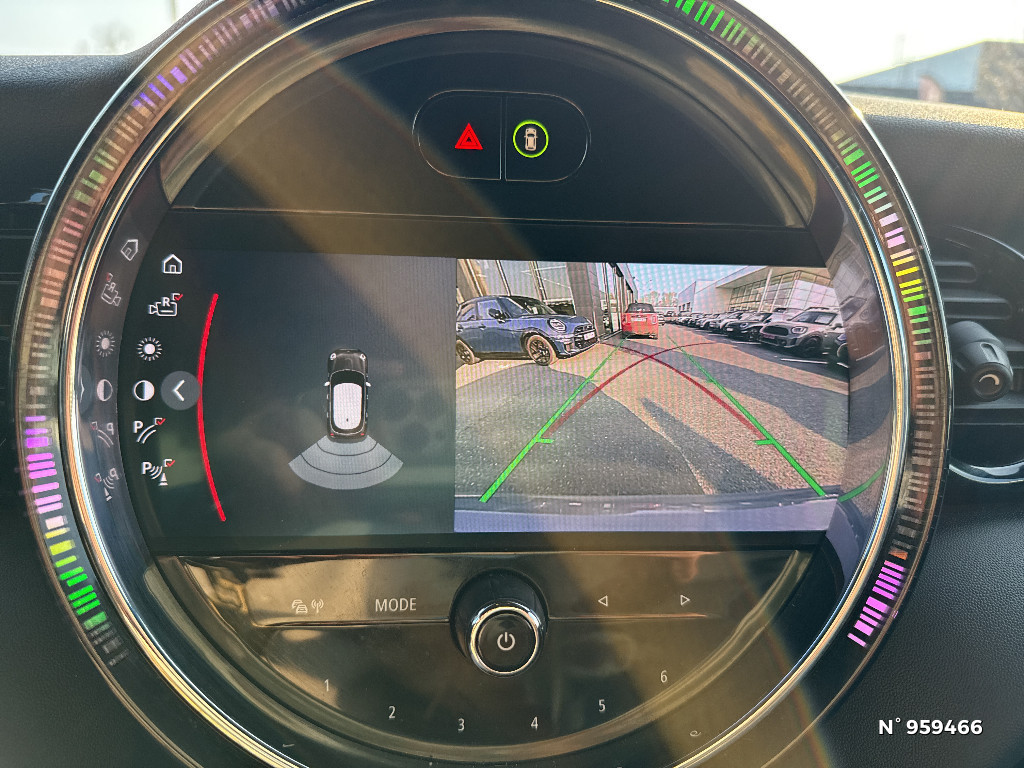Toggle the obstacle marking option with cone
Viewport: 1024px width, 768px height.
pos(155,469)
